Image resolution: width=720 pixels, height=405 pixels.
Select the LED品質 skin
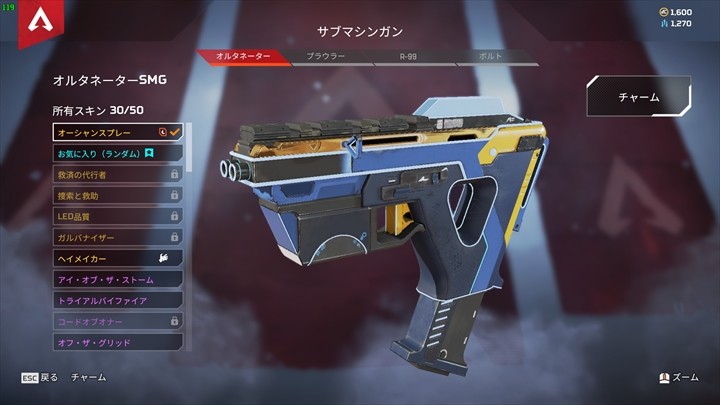[x=118, y=216]
